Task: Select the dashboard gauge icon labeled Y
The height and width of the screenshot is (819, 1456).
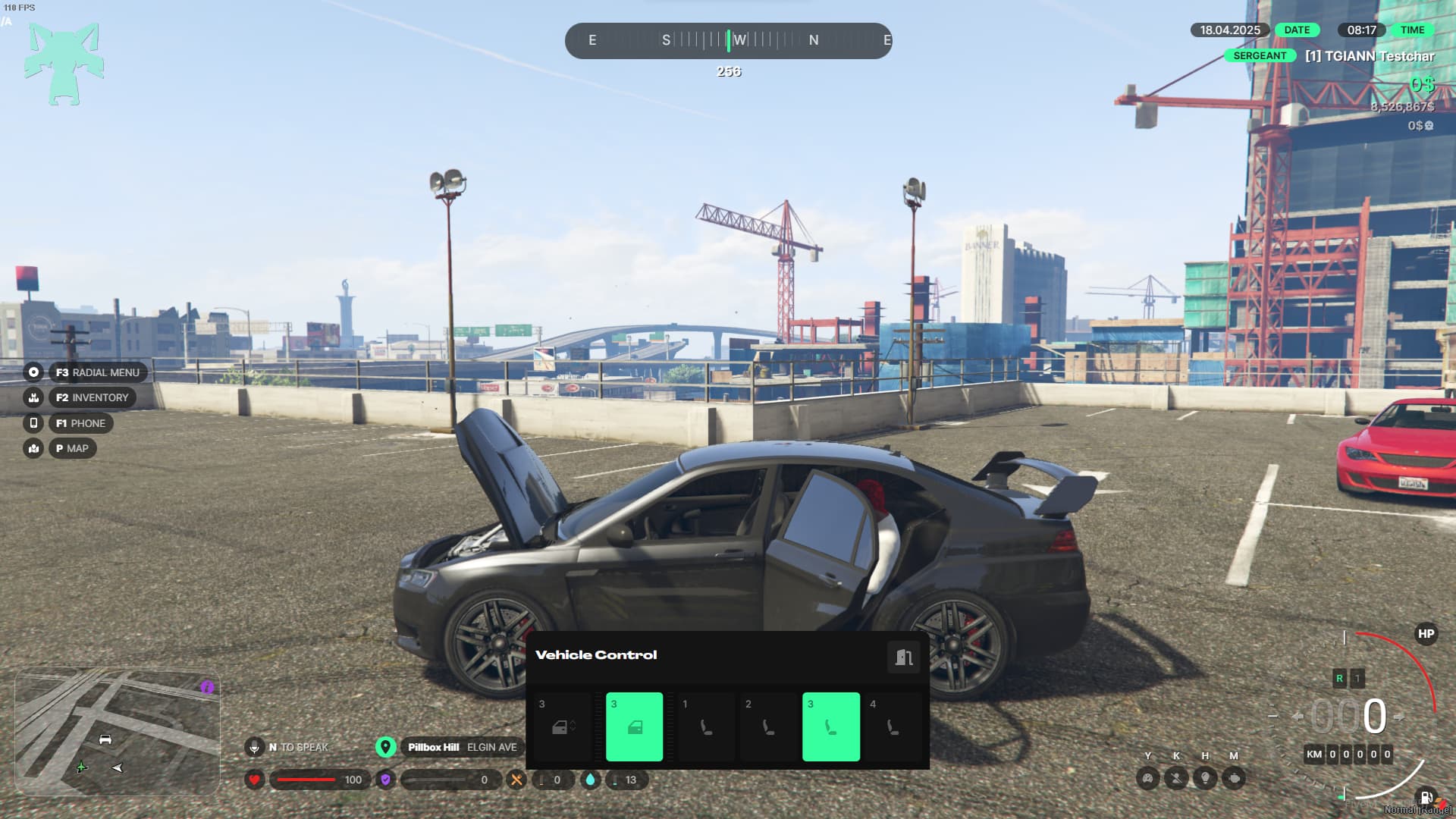Action: tap(1148, 777)
